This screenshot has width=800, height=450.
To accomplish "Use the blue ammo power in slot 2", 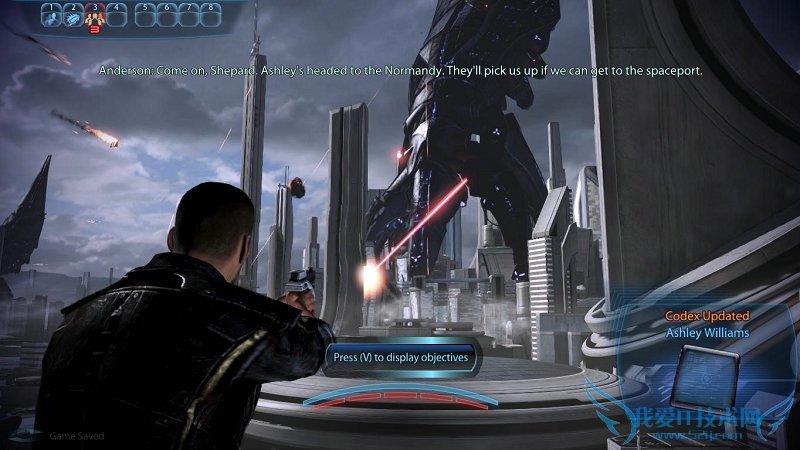I will click(x=74, y=17).
